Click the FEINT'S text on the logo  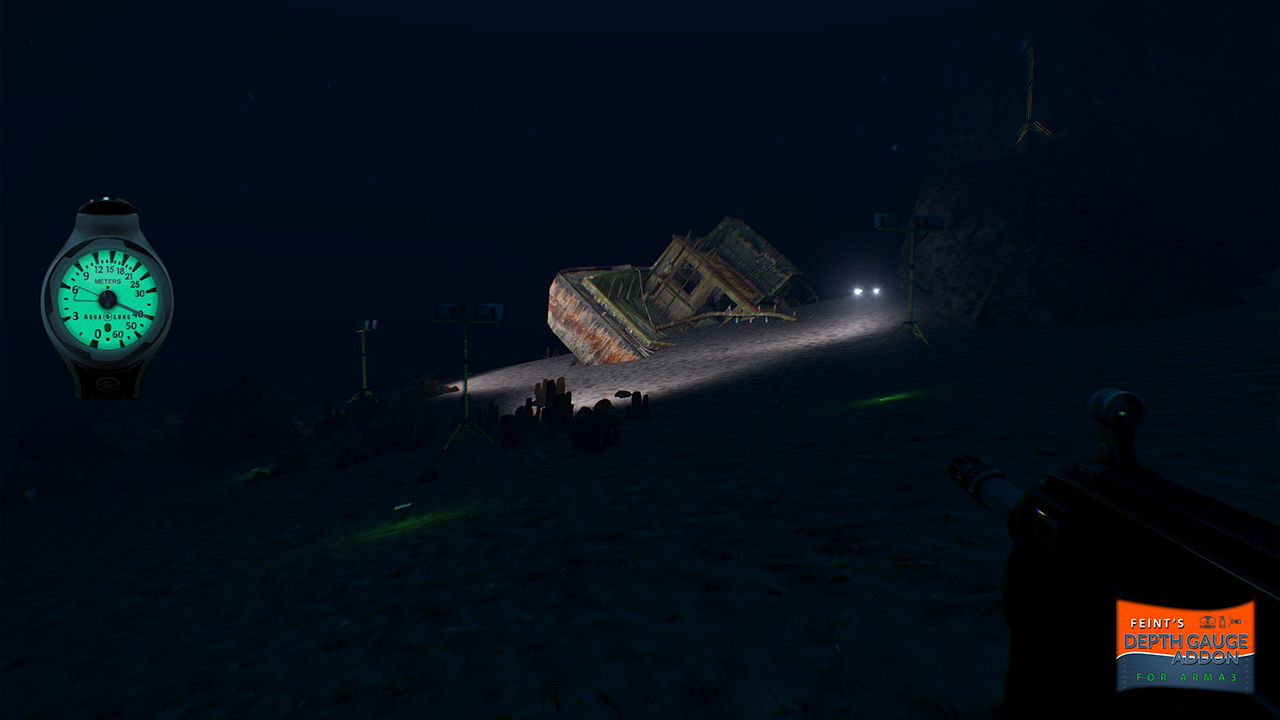[x=1158, y=623]
